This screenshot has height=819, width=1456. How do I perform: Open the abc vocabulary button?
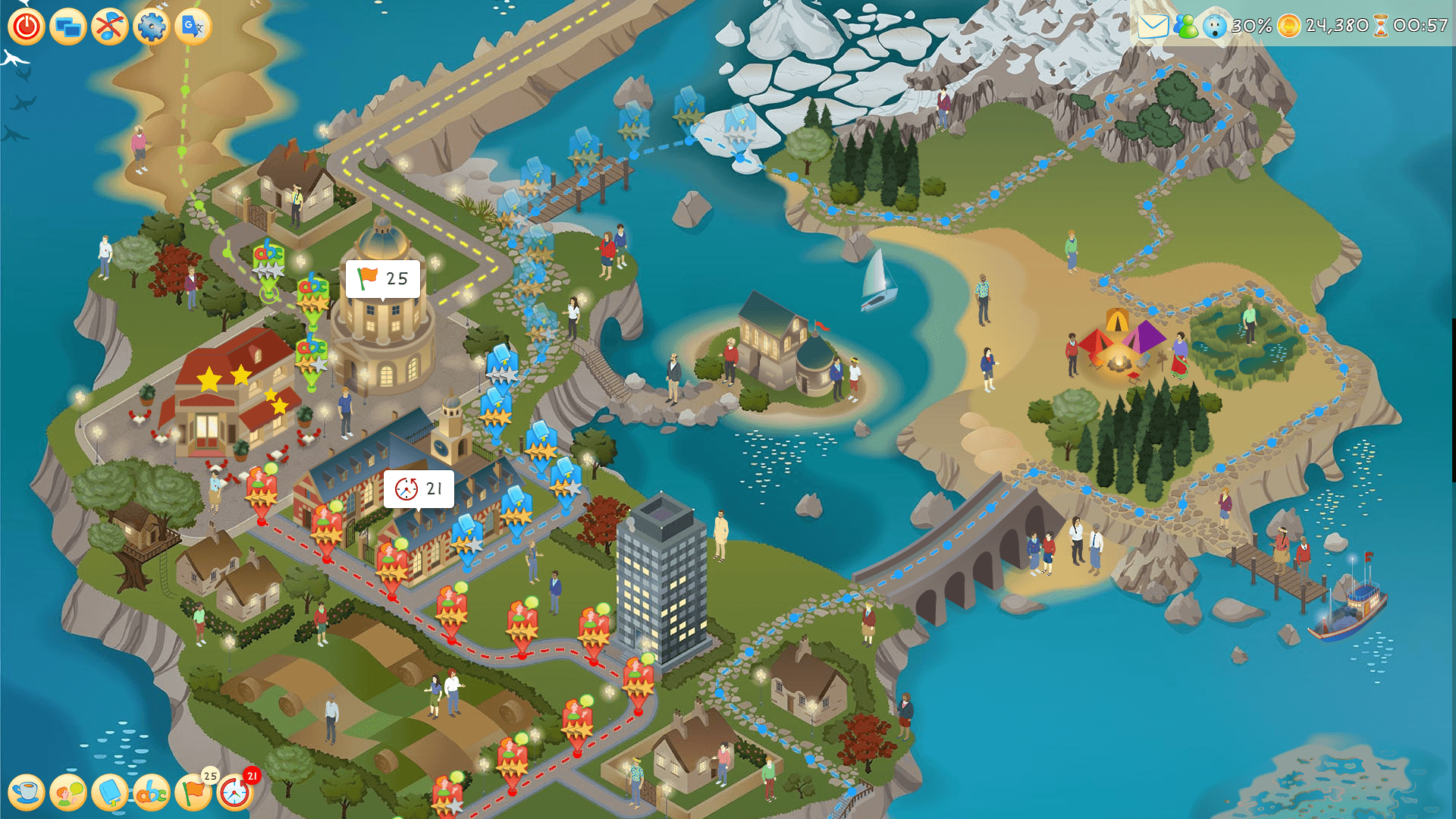(152, 792)
